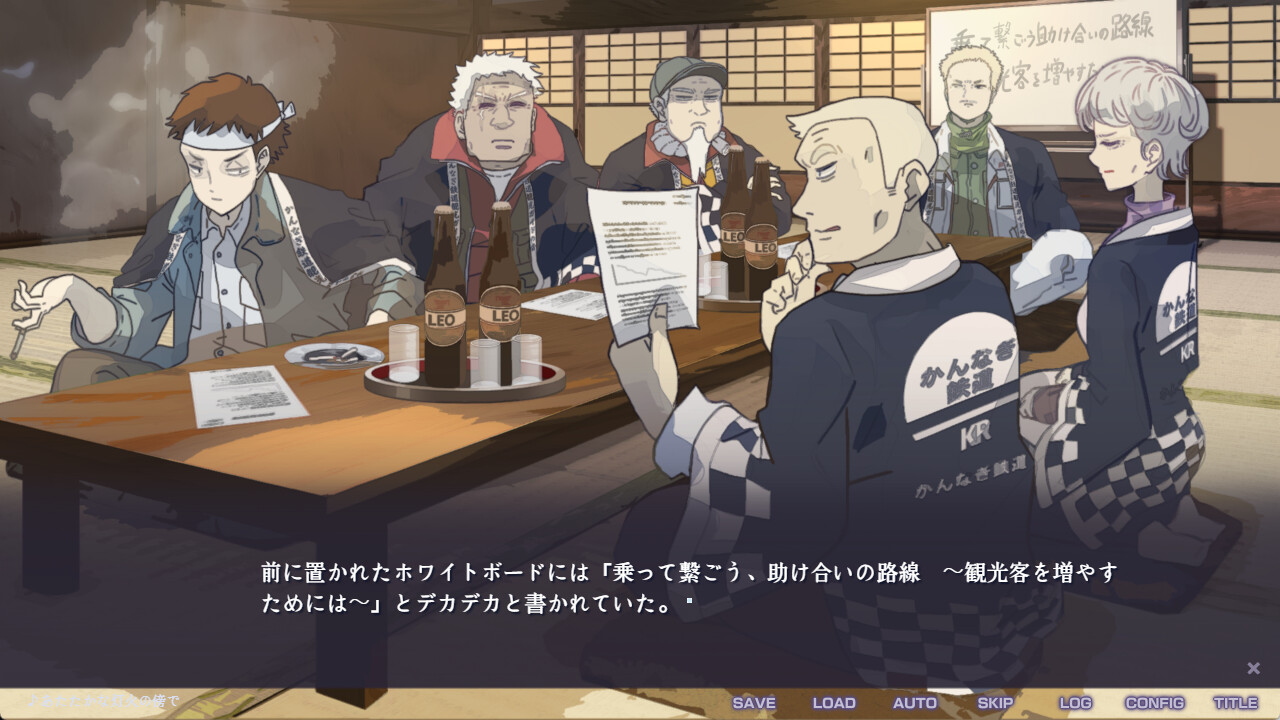Hide the message window with the X
The width and height of the screenshot is (1280, 720).
pyautogui.click(x=1252, y=666)
